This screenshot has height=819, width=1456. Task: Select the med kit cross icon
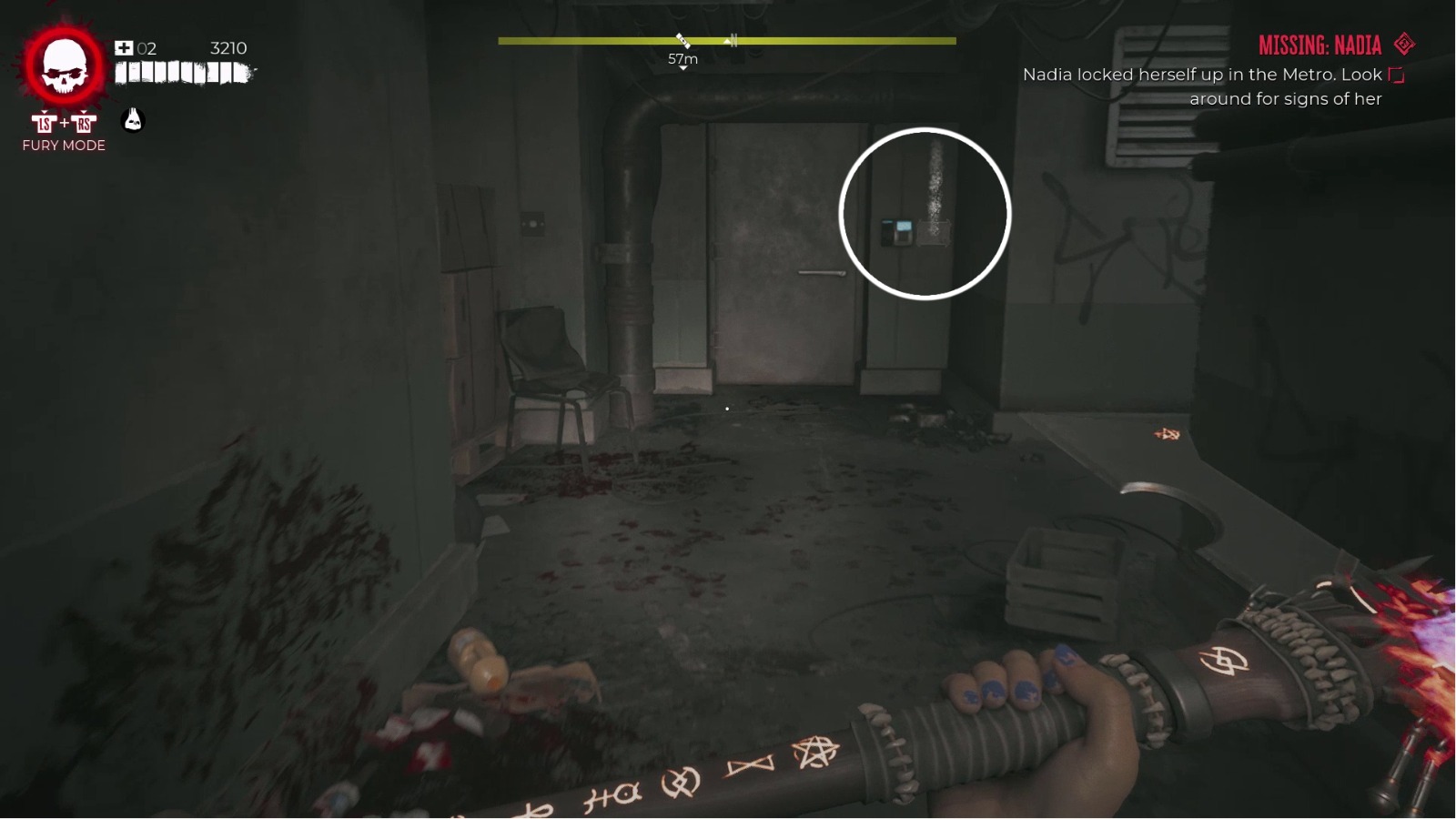coord(123,47)
